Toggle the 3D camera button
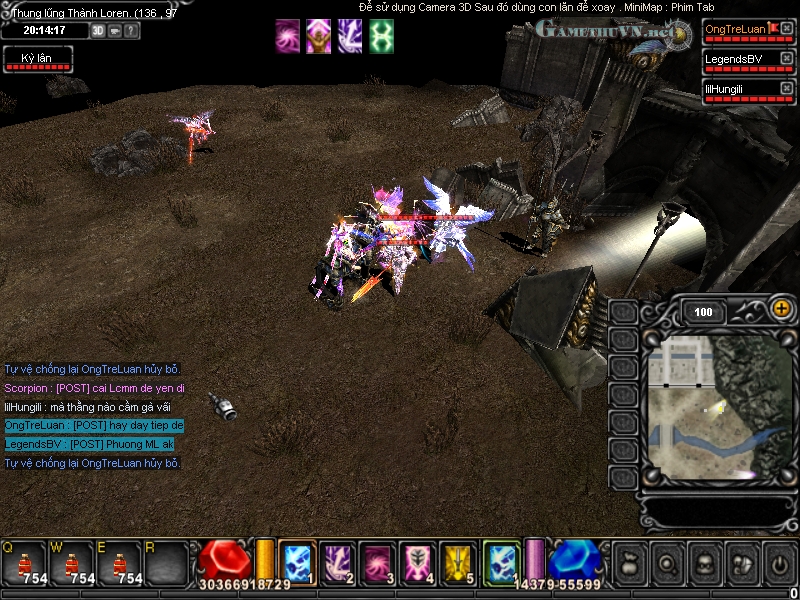 [x=98, y=31]
